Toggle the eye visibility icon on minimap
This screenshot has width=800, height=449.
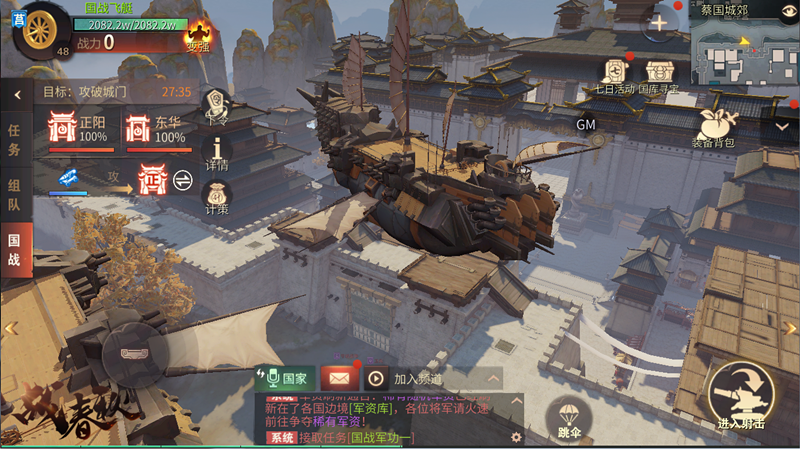pos(787,10)
